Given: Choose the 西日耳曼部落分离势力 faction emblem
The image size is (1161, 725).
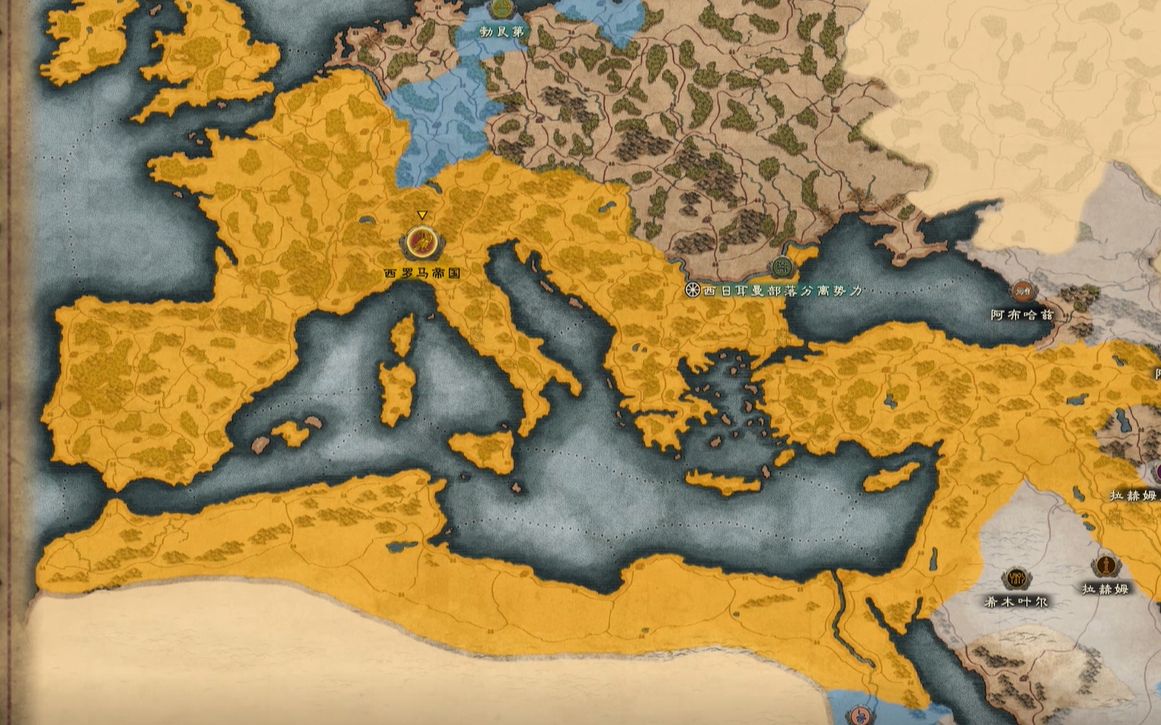Looking at the screenshot, I should pyautogui.click(x=780, y=267).
